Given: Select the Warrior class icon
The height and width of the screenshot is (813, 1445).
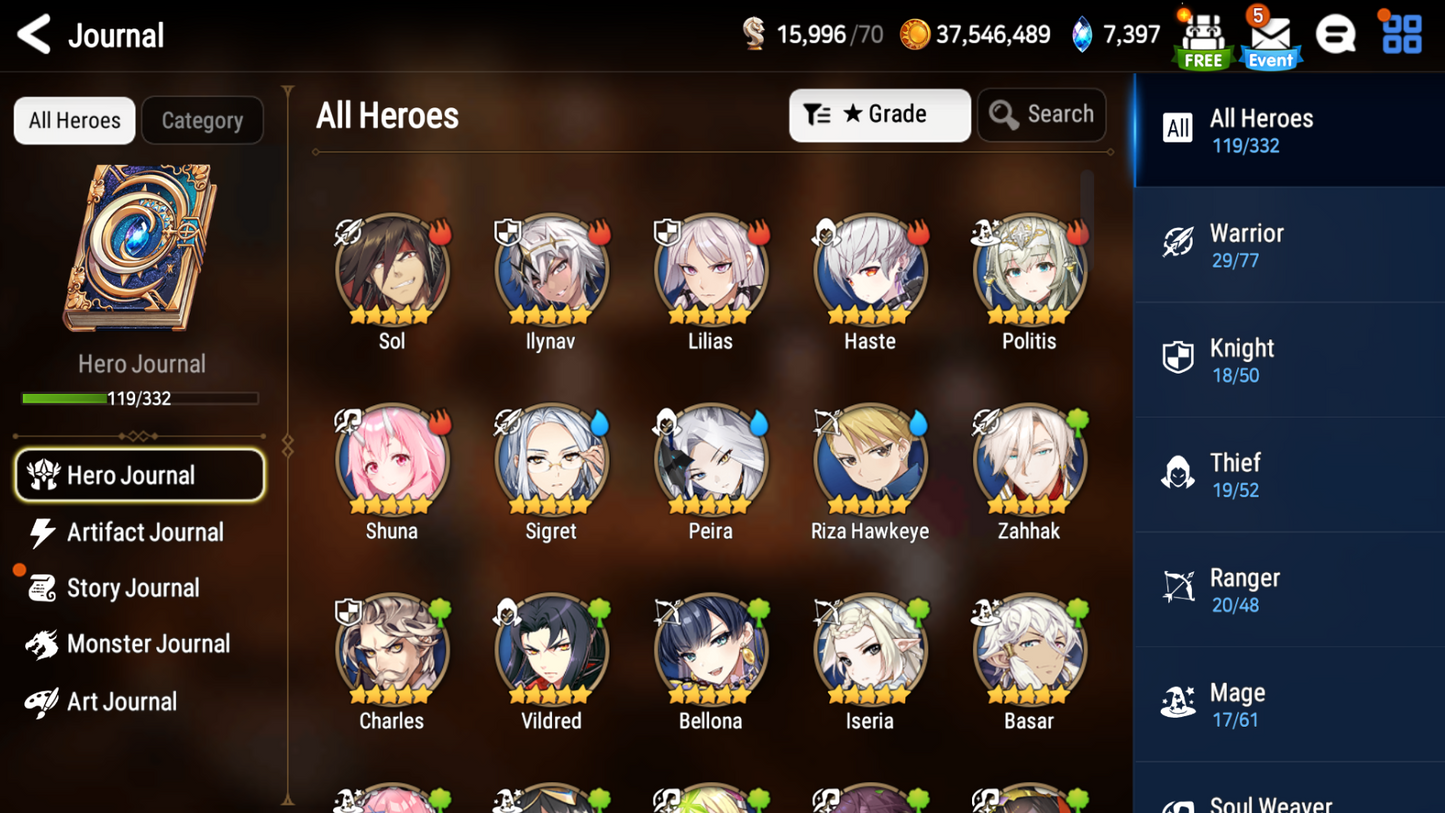Looking at the screenshot, I should click(1179, 243).
